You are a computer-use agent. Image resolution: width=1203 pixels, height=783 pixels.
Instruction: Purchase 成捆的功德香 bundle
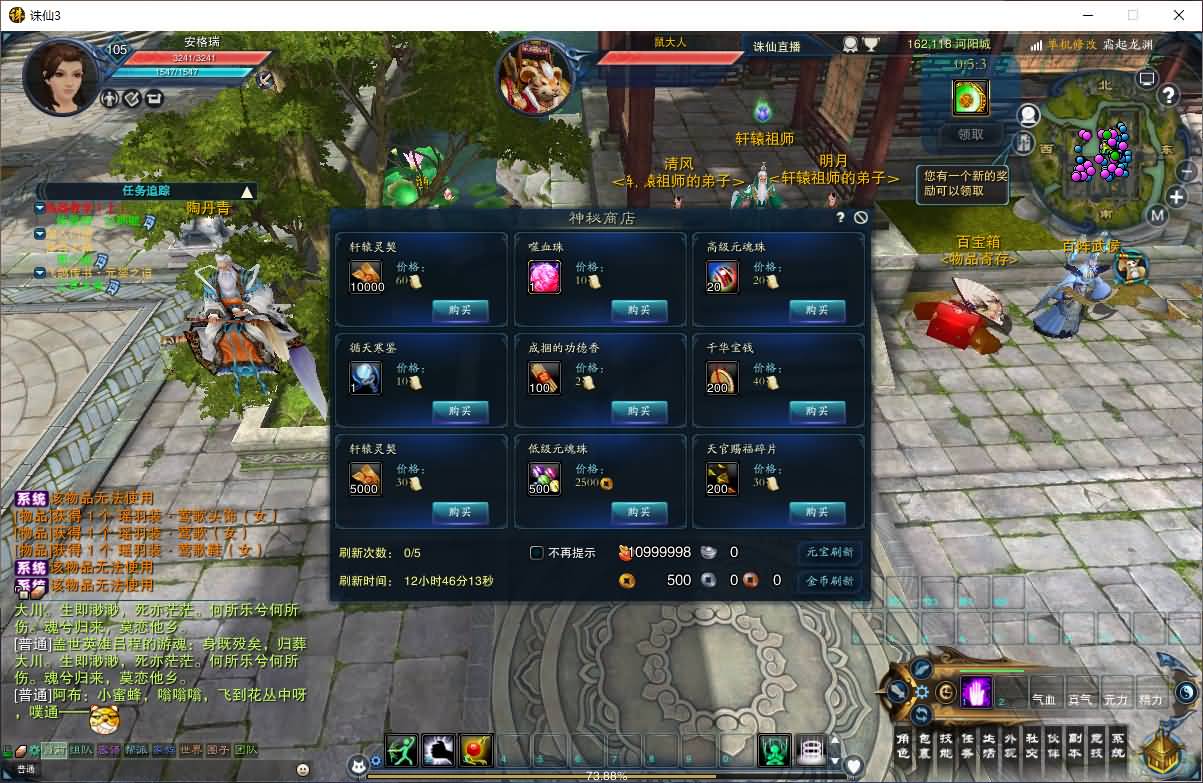point(639,411)
